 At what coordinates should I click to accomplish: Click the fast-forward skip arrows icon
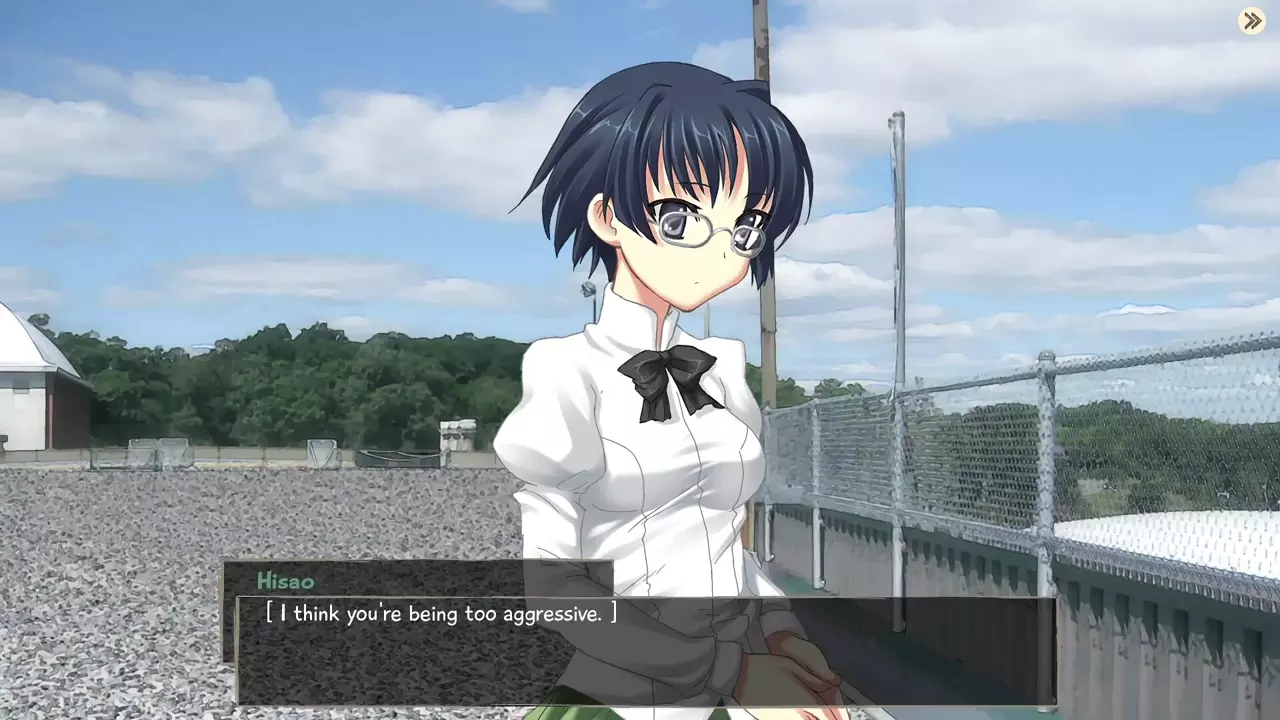[x=1252, y=21]
